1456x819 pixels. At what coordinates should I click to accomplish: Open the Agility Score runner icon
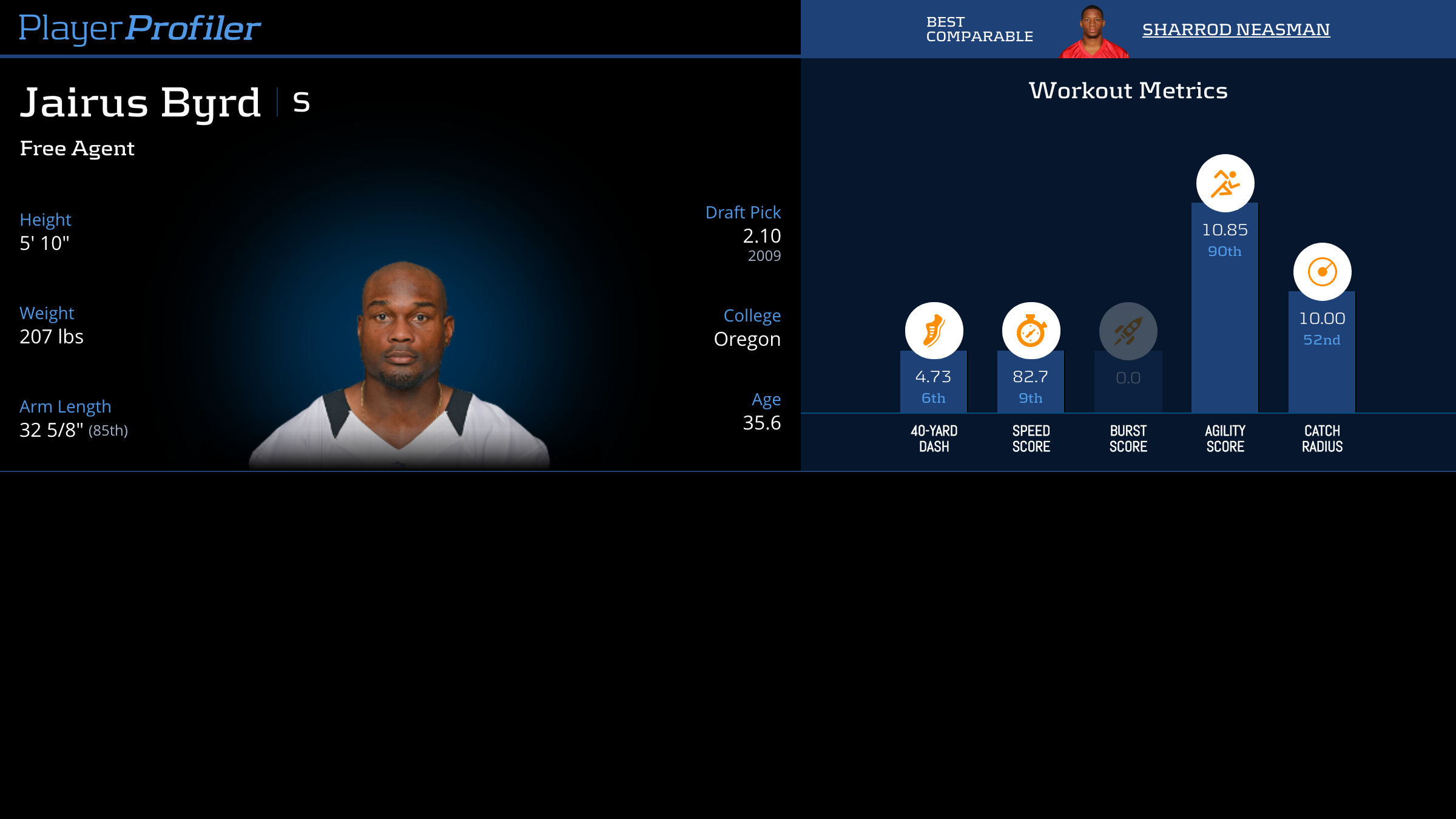pos(1225,183)
